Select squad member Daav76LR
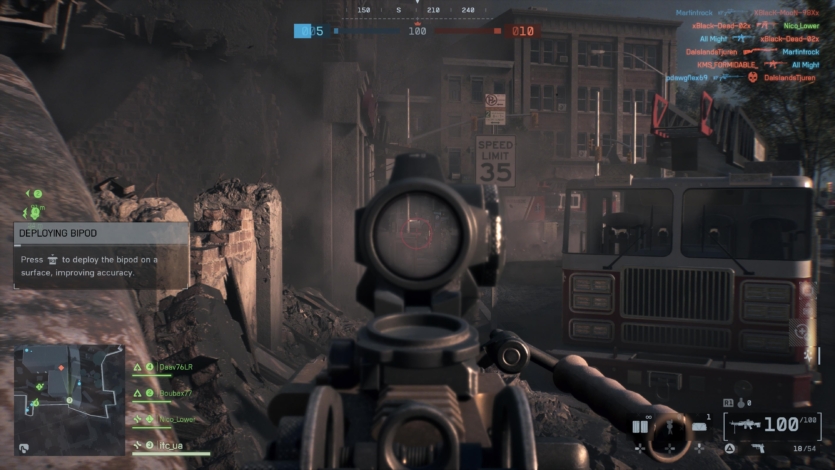Image resolution: width=835 pixels, height=470 pixels. coord(175,367)
